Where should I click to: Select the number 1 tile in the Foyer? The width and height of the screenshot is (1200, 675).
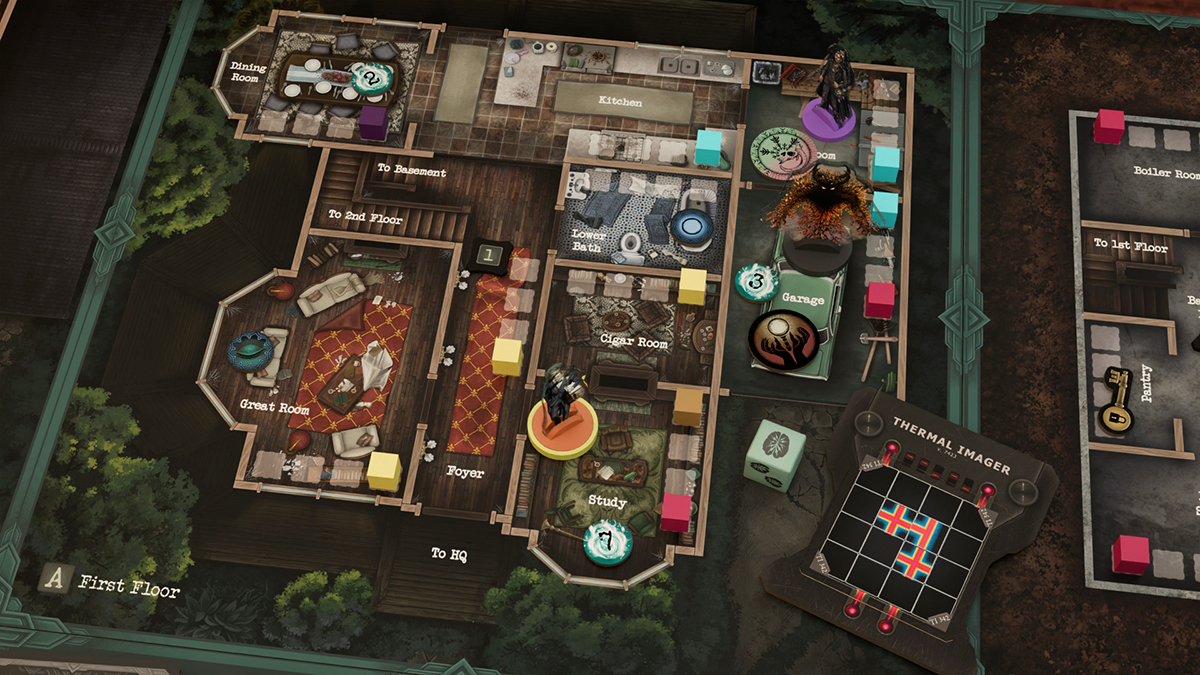(488, 256)
